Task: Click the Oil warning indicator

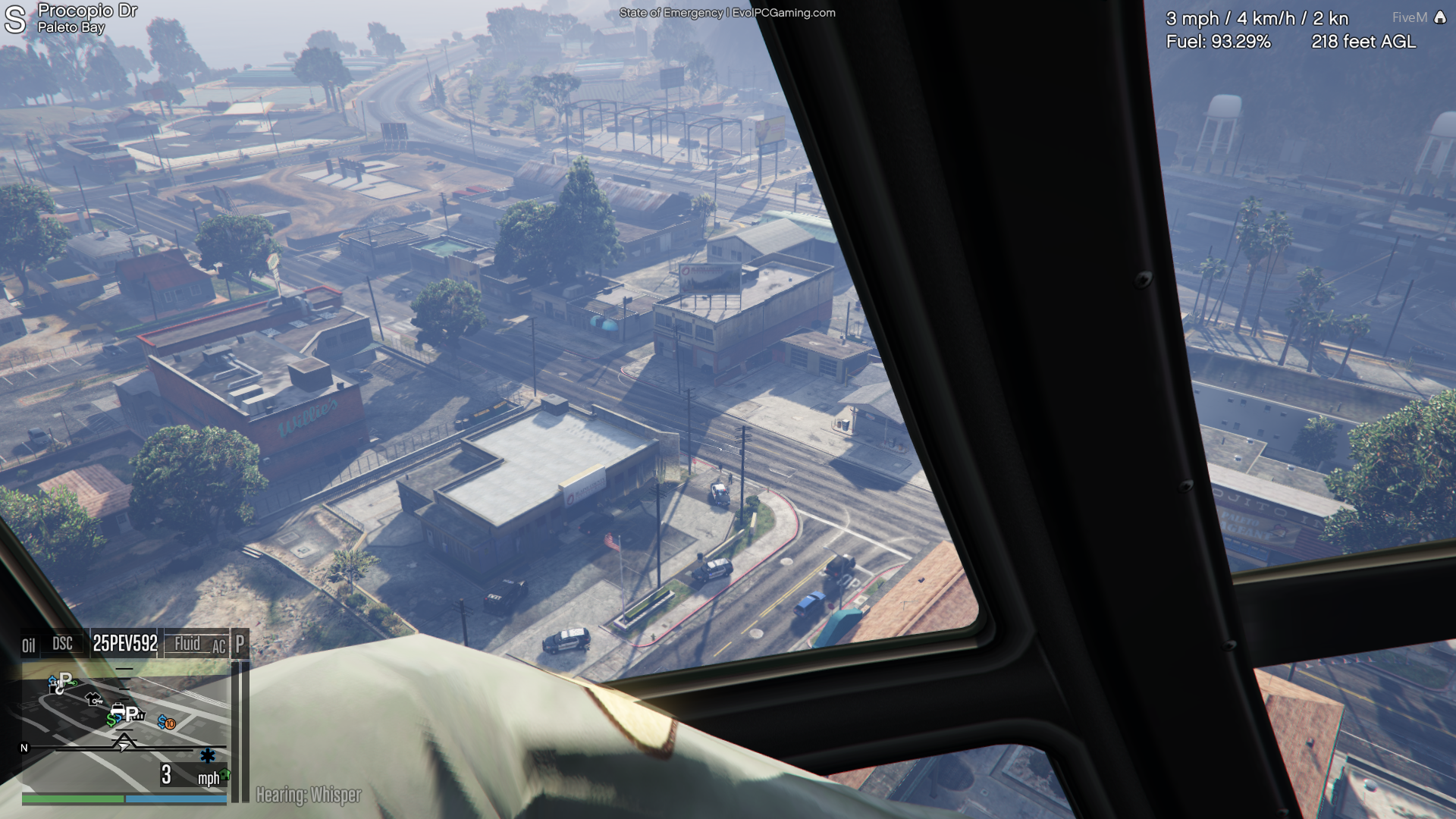Action: tap(29, 645)
